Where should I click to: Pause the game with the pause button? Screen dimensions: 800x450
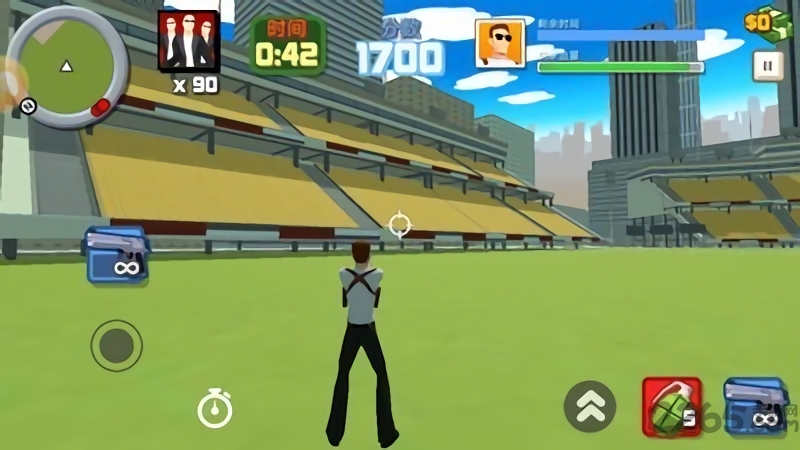tap(767, 66)
